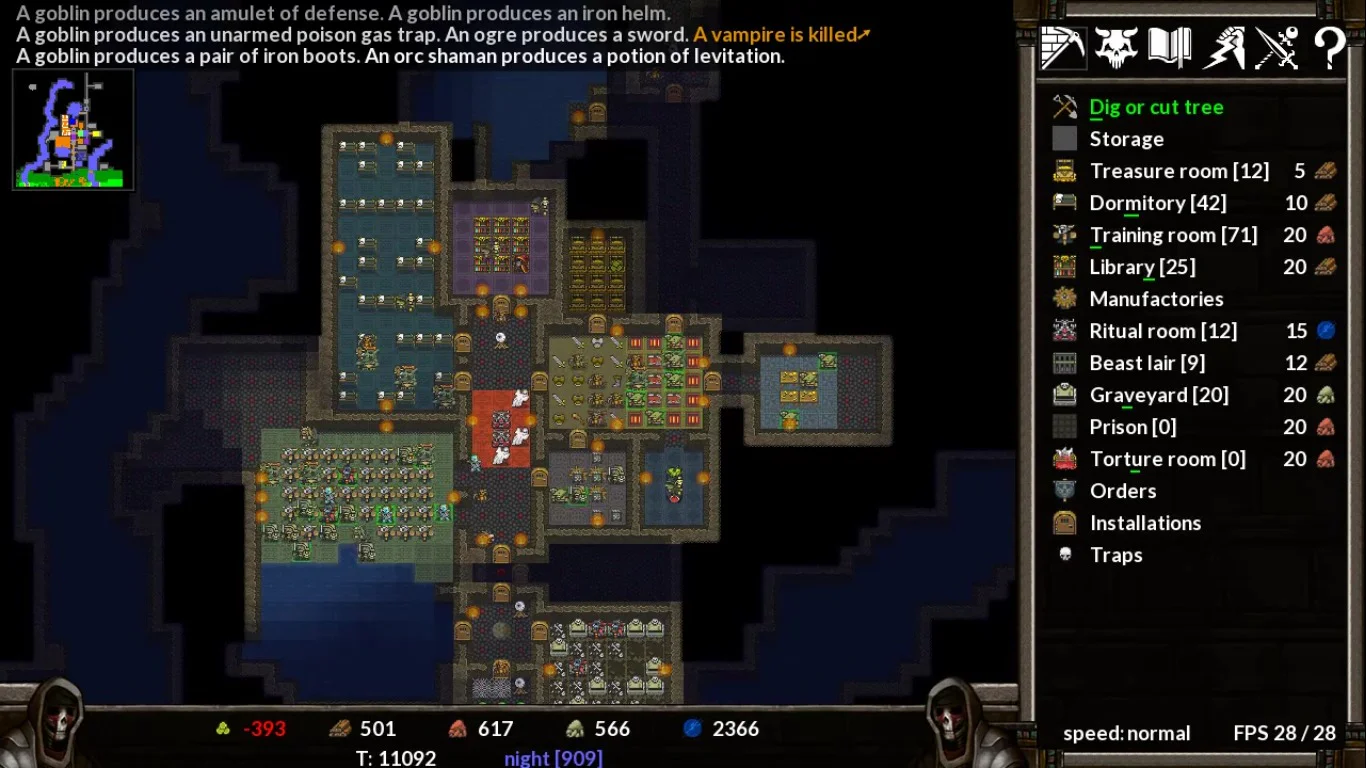This screenshot has width=1366, height=768.
Task: Select the Training room entry
Action: pos(1172,235)
